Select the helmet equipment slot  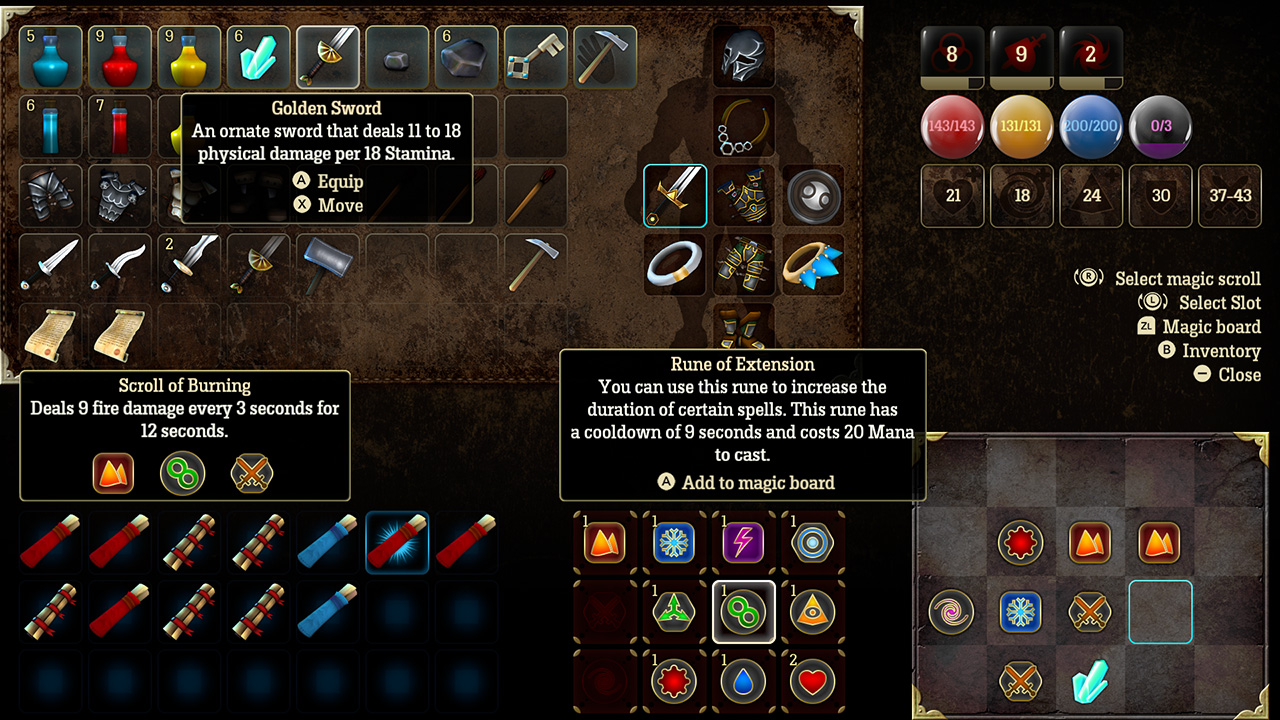744,57
